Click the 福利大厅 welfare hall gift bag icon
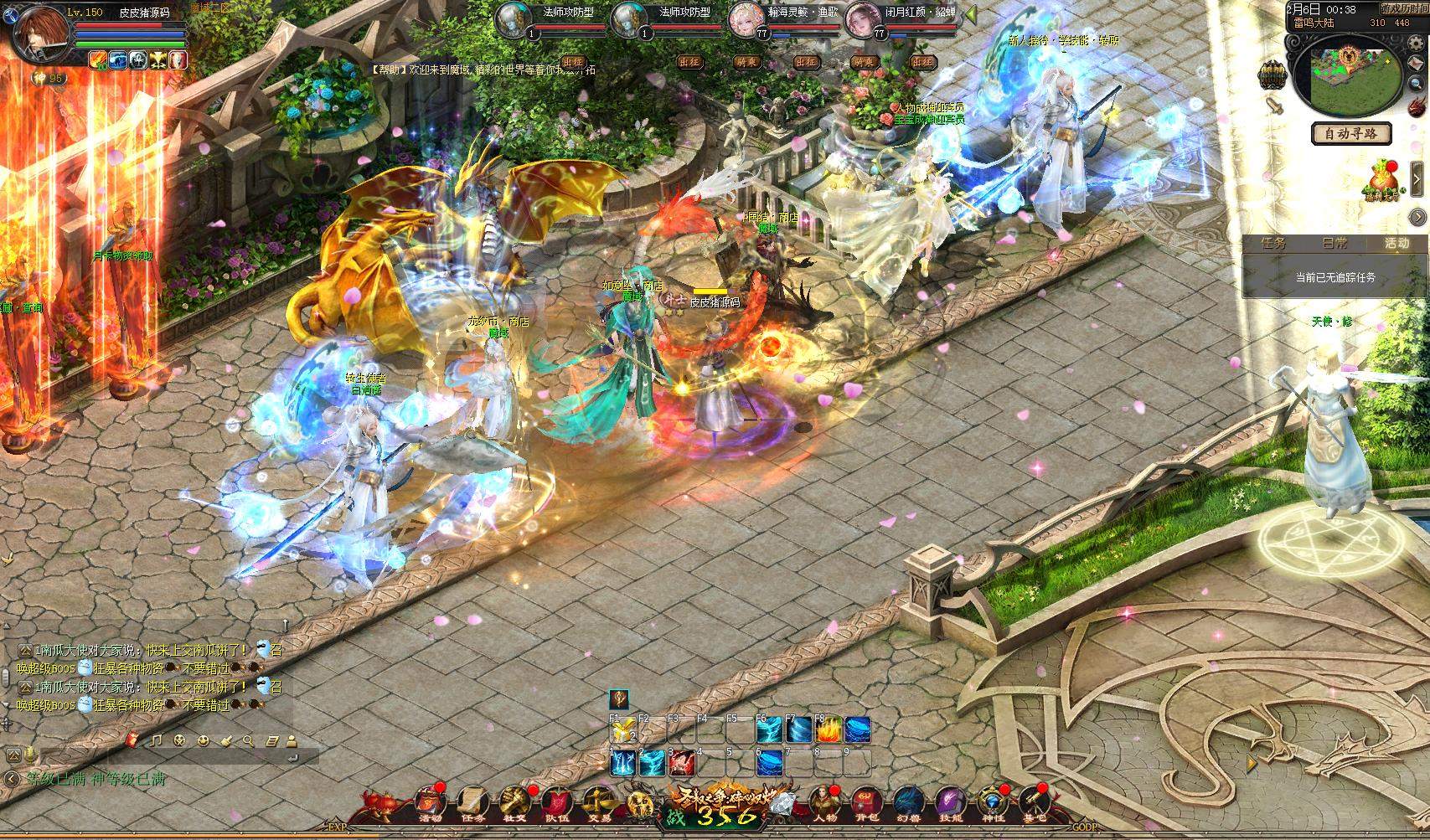This screenshot has width=1430, height=840. 1383,177
